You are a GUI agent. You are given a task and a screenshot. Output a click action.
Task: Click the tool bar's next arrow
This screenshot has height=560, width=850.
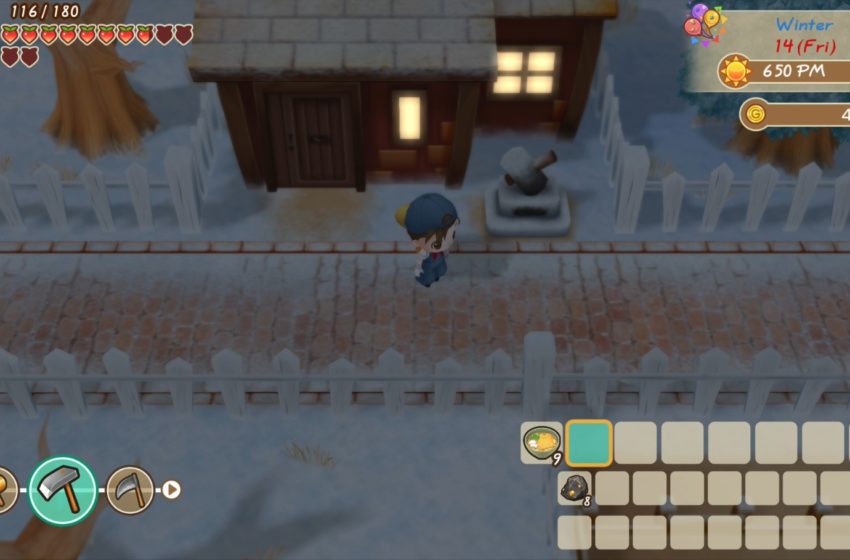[172, 490]
